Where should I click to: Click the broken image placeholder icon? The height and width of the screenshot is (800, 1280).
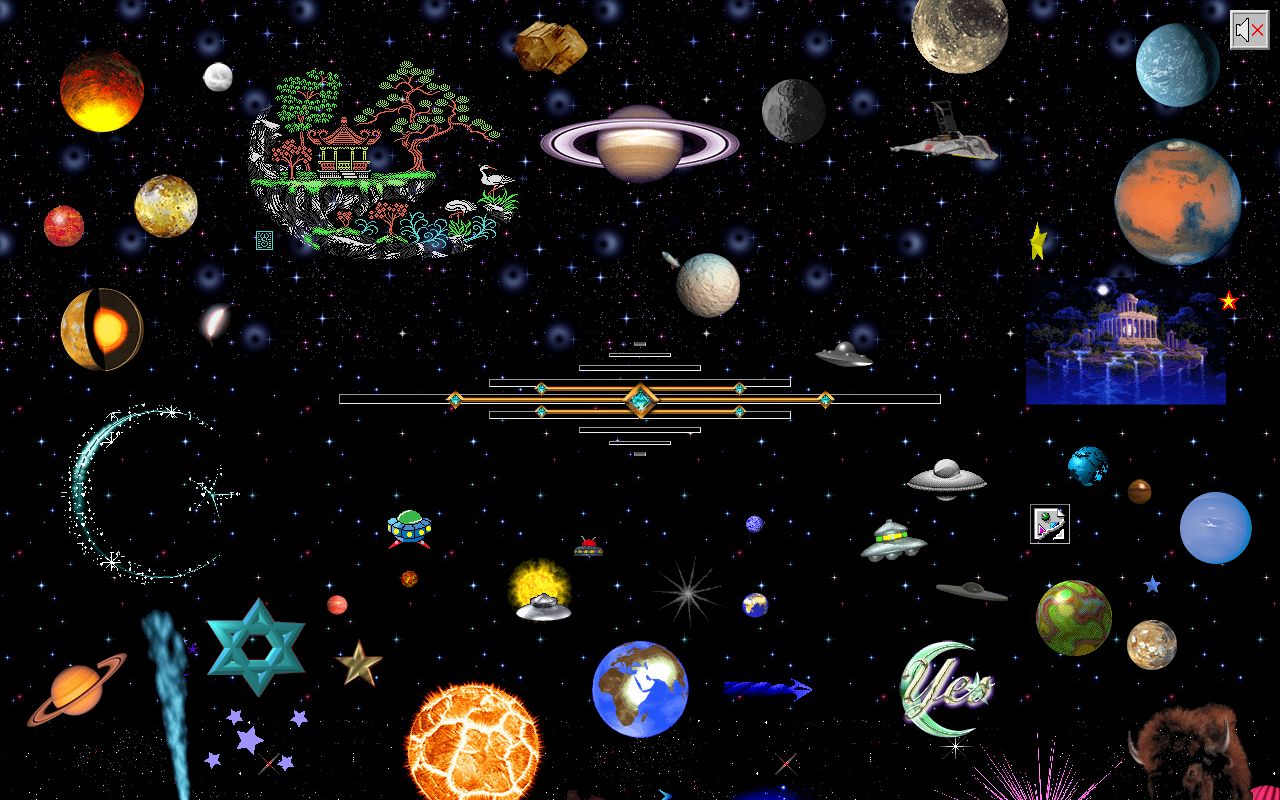point(1049,524)
